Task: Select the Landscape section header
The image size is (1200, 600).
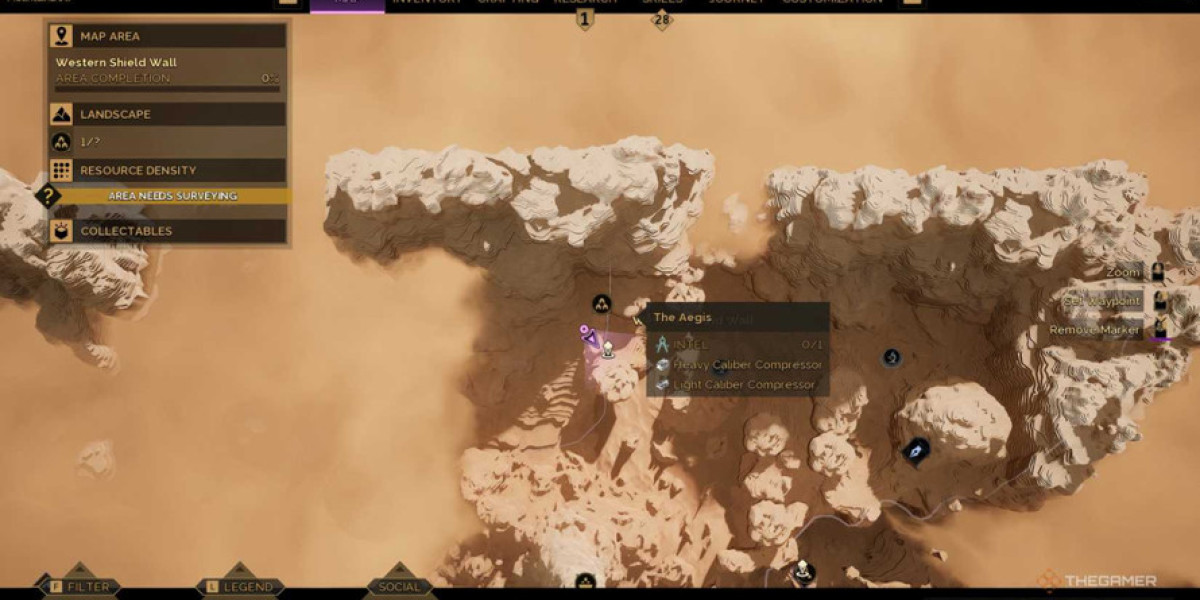Action: click(168, 114)
